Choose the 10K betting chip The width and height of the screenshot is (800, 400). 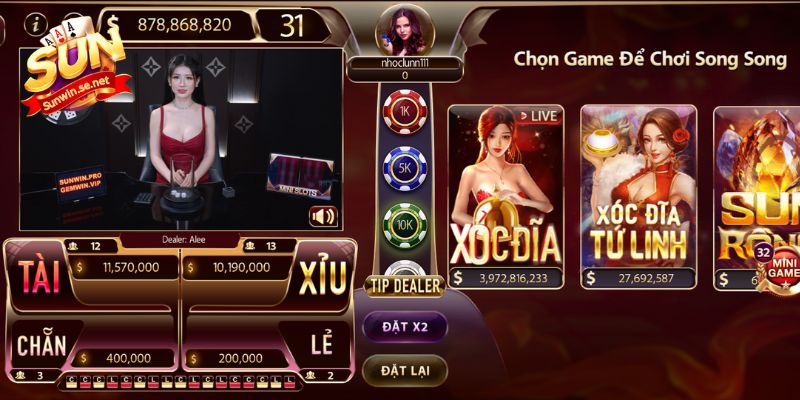(x=405, y=222)
